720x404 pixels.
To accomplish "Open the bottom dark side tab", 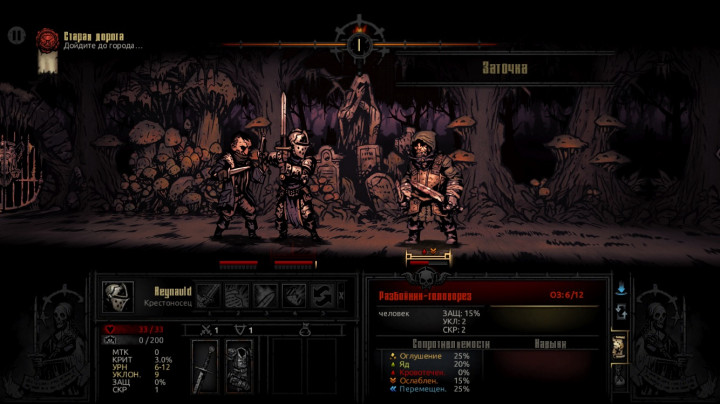I will 621,379.
